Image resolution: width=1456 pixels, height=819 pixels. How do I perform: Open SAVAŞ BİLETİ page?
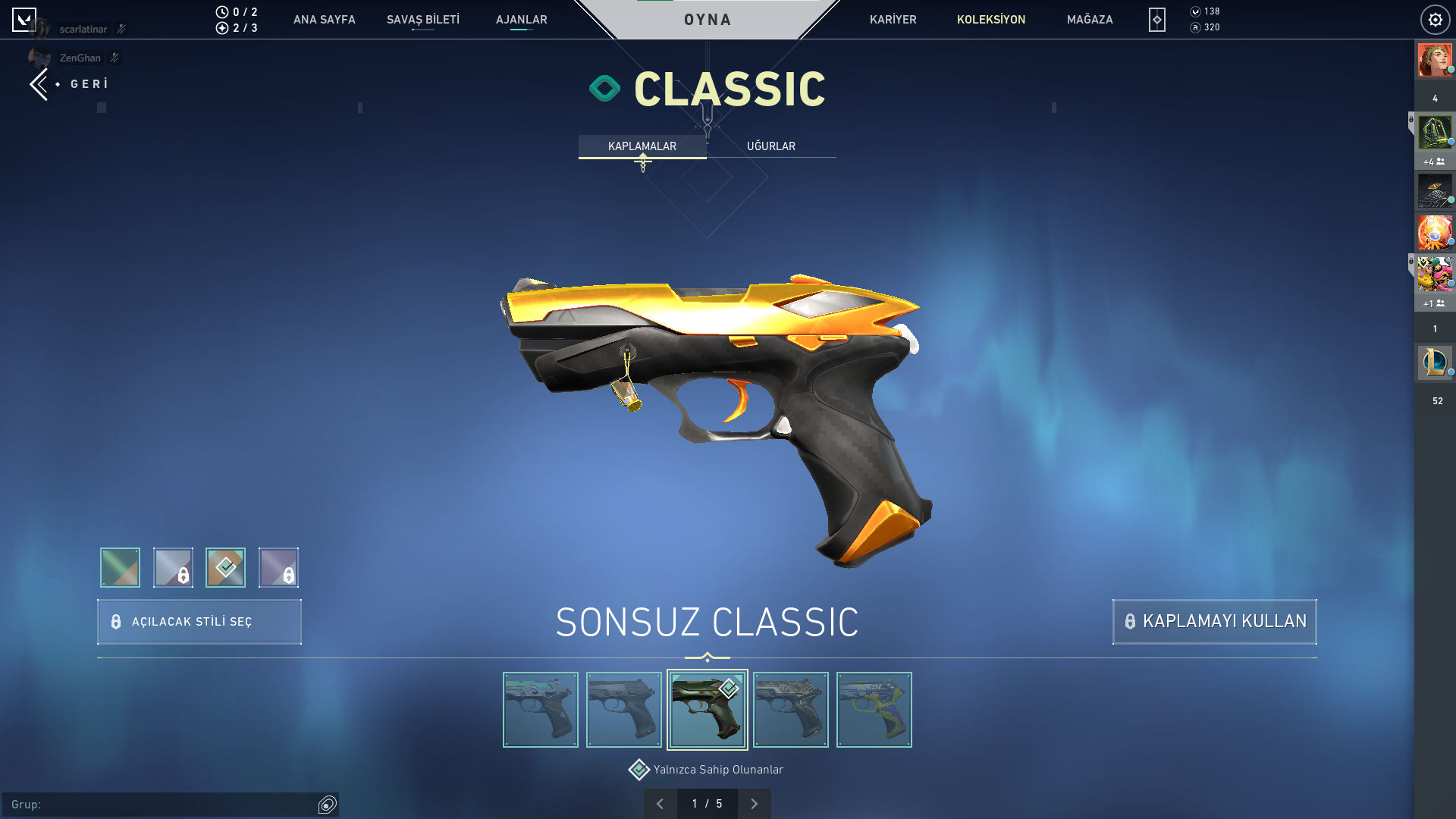[422, 20]
